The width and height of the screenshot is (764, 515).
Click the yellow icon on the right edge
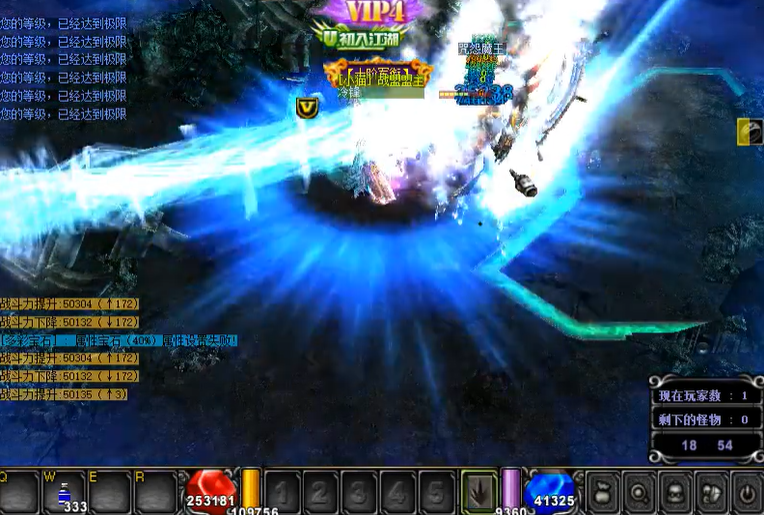pos(749,131)
